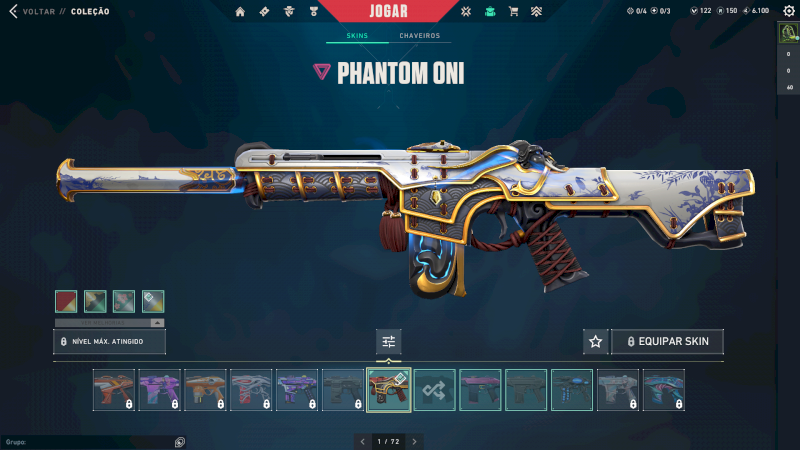Equip the Phantom Oni skin
The width and height of the screenshot is (800, 450).
[x=667, y=342]
